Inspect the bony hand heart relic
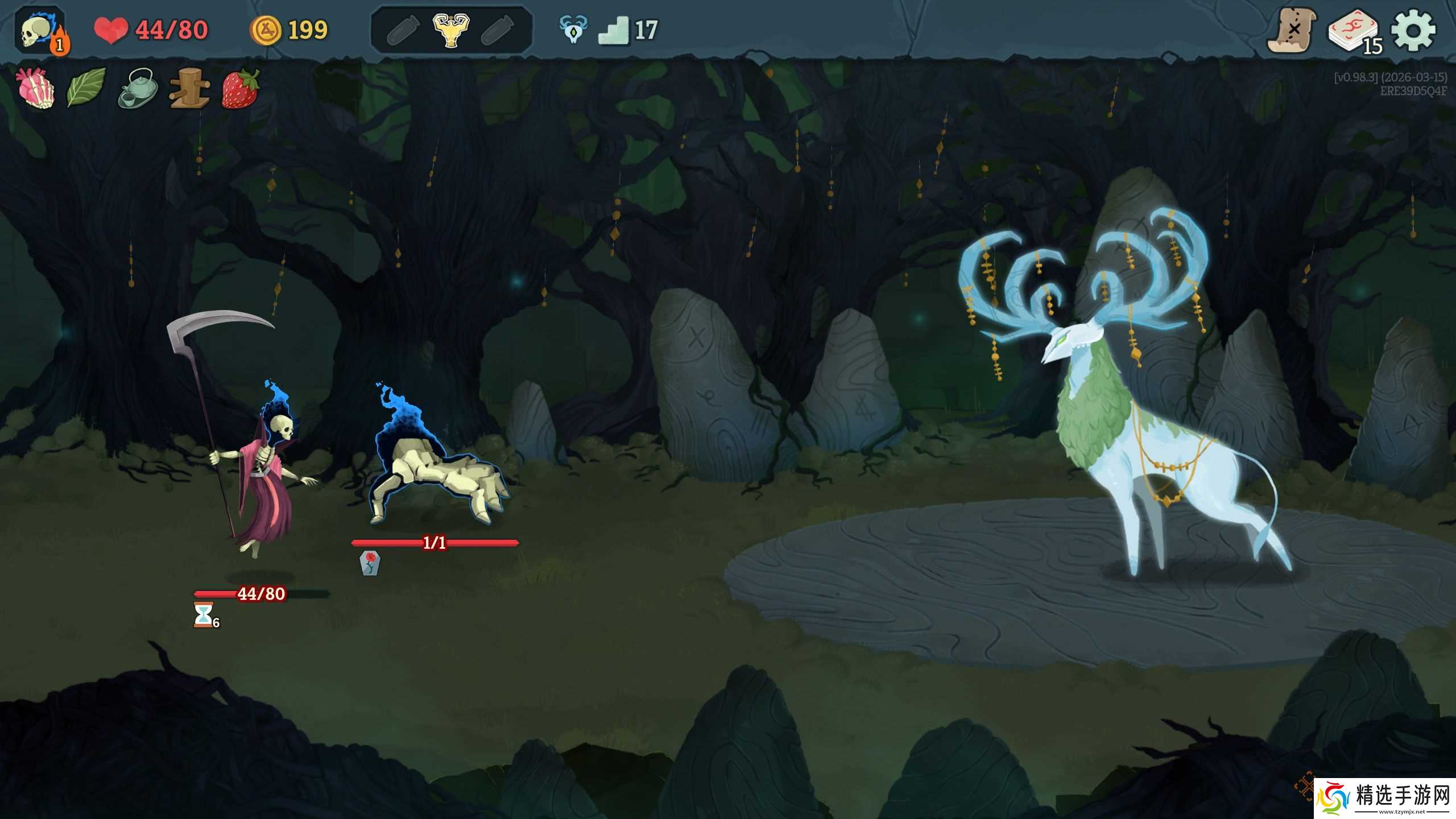This screenshot has height=819, width=1456. click(36, 88)
